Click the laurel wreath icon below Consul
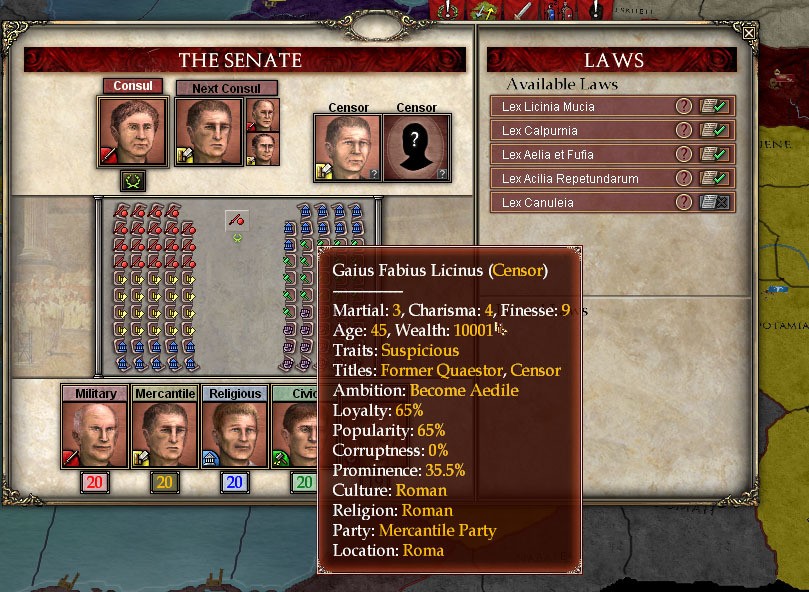 [132, 181]
